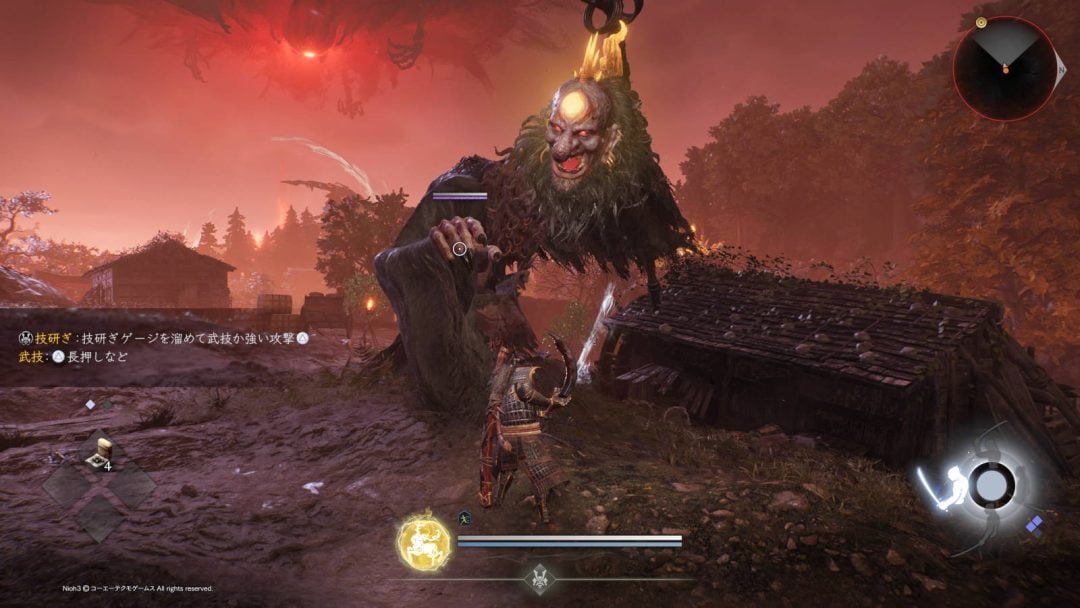Click the gold marker on the minimap rim
Screen dimensions: 1080x608
coord(981,20)
